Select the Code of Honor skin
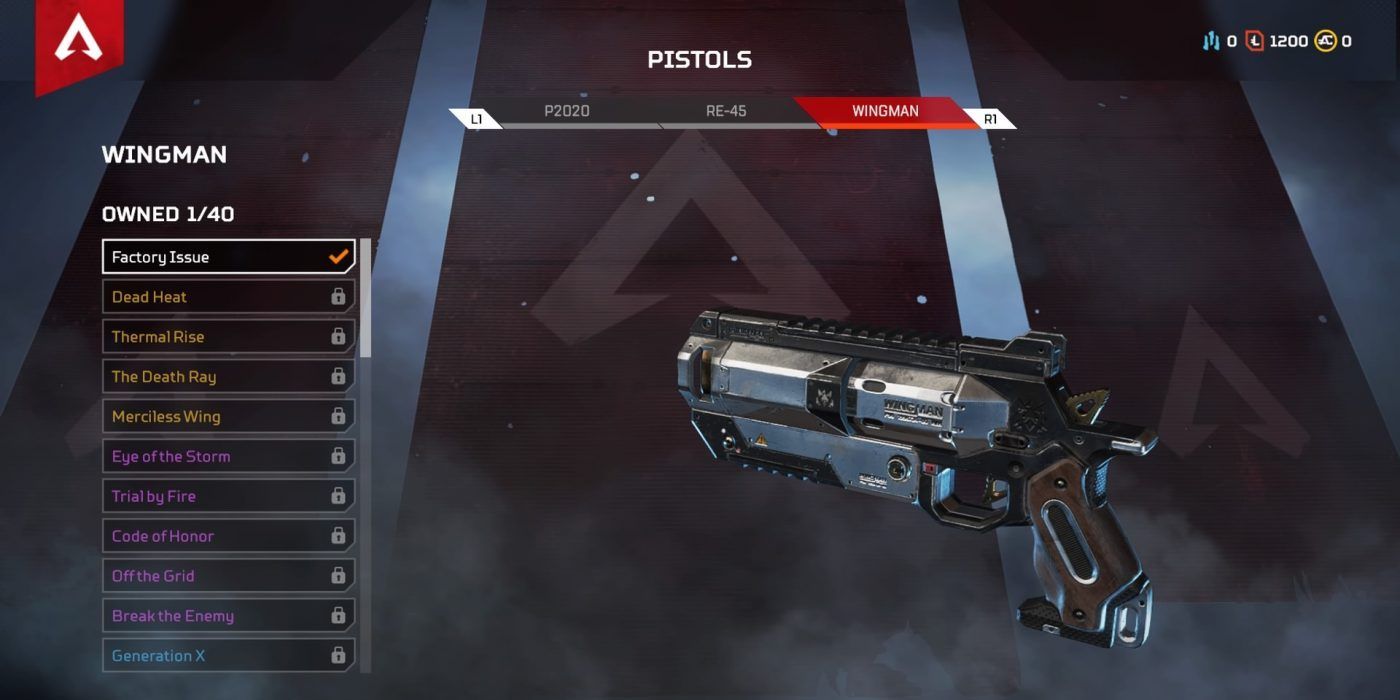The image size is (1400, 700). pyautogui.click(x=228, y=537)
